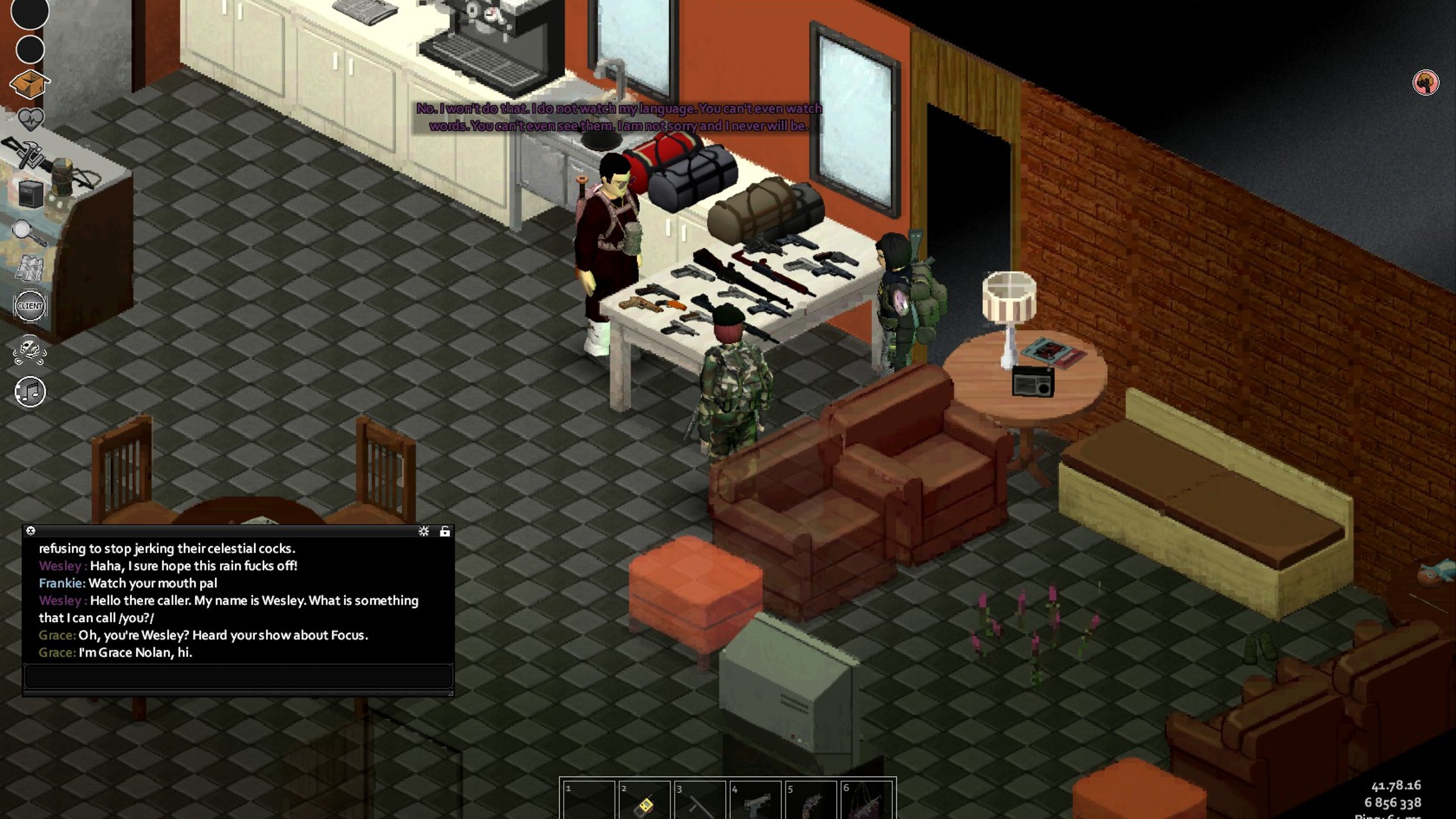Activate the furniture moving cabinet icon
Image resolution: width=1456 pixels, height=819 pixels.
pos(30,194)
